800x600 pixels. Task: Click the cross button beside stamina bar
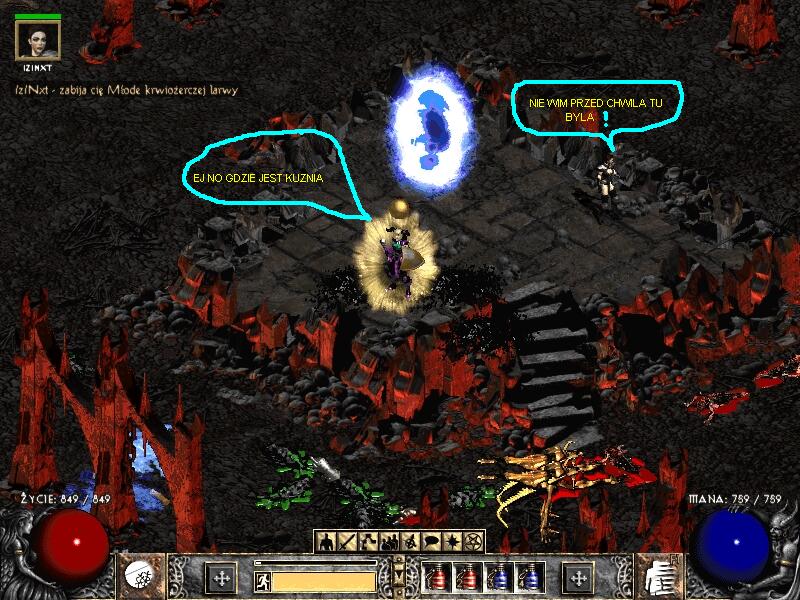(x=222, y=578)
